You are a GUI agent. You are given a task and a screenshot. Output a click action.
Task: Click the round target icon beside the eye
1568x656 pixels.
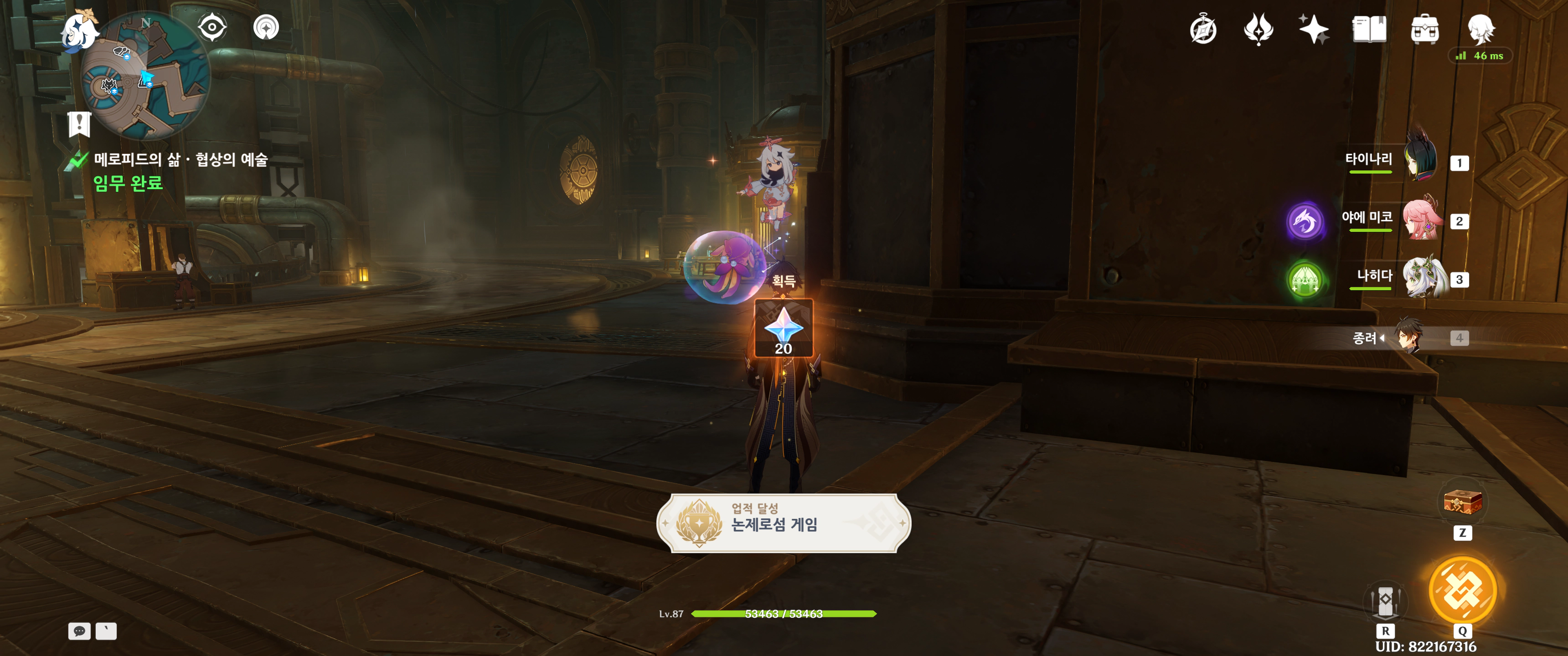266,27
